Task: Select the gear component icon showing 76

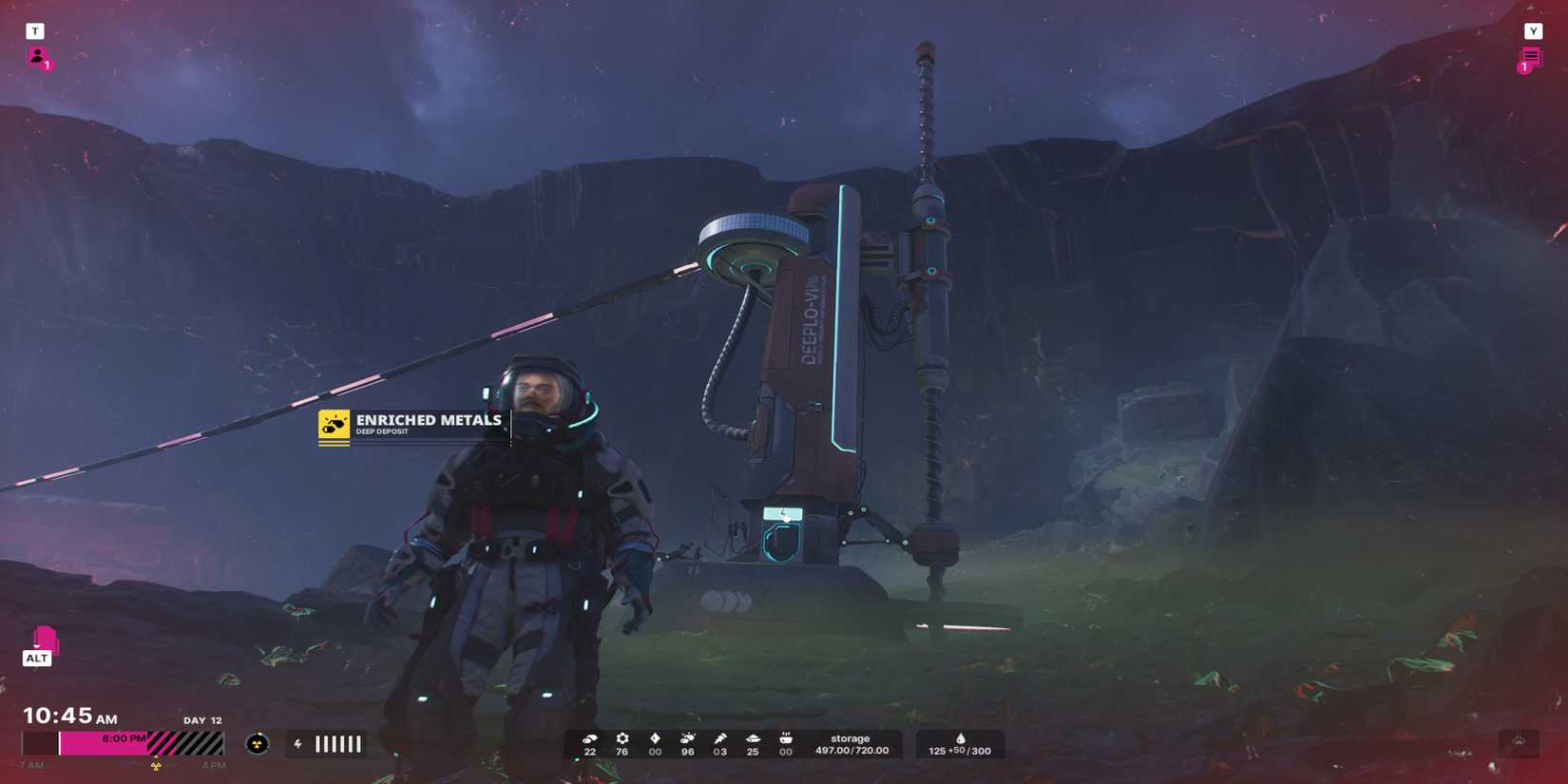Action: pyautogui.click(x=621, y=739)
